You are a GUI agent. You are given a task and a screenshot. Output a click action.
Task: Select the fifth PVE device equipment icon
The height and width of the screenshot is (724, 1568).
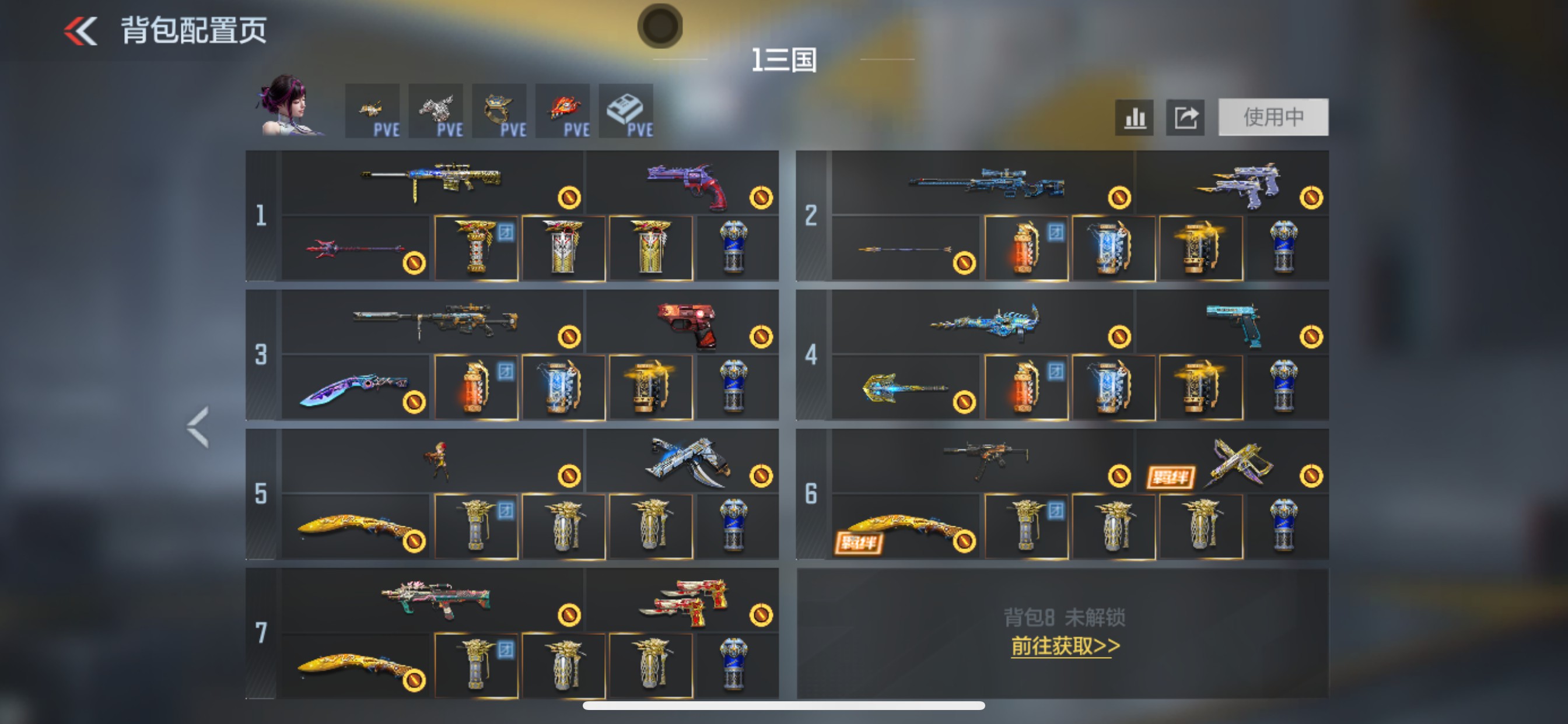(x=627, y=111)
